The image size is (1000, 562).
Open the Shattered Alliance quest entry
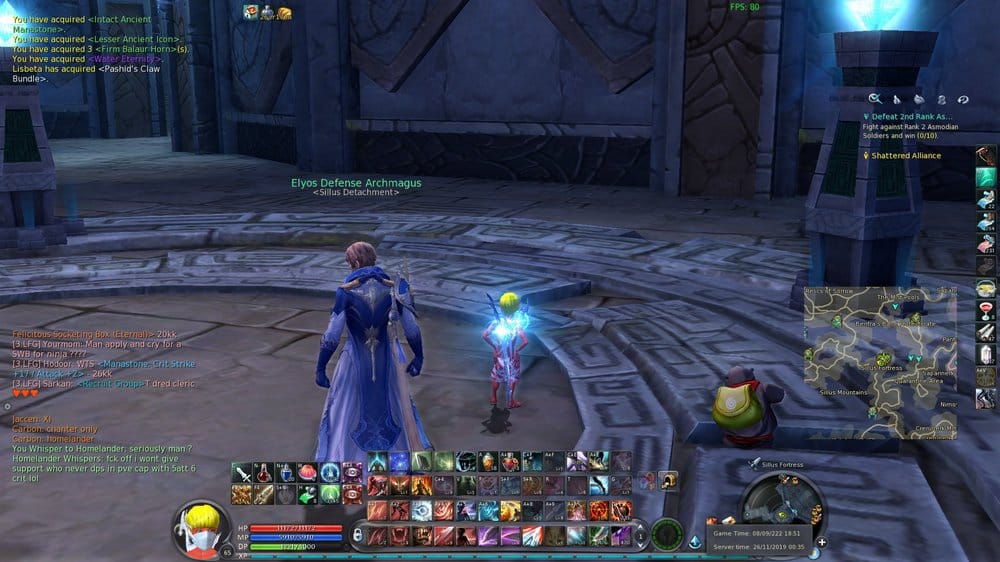point(907,155)
